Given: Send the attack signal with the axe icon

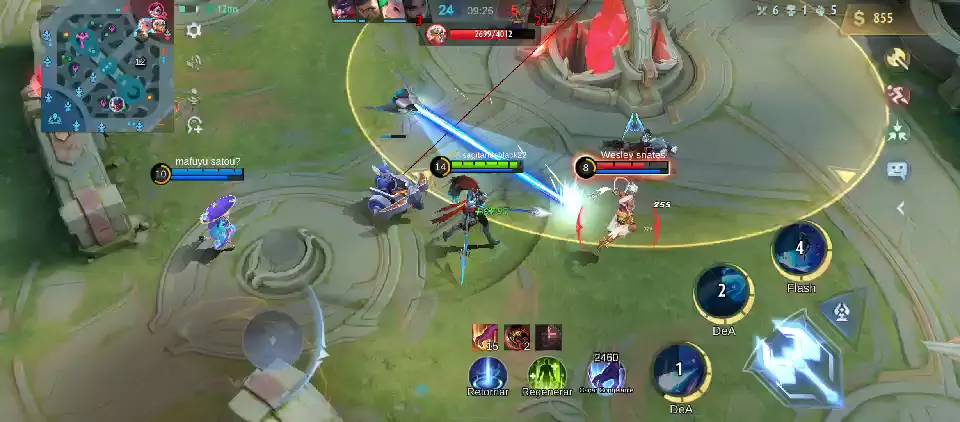Looking at the screenshot, I should pyautogui.click(x=897, y=59).
